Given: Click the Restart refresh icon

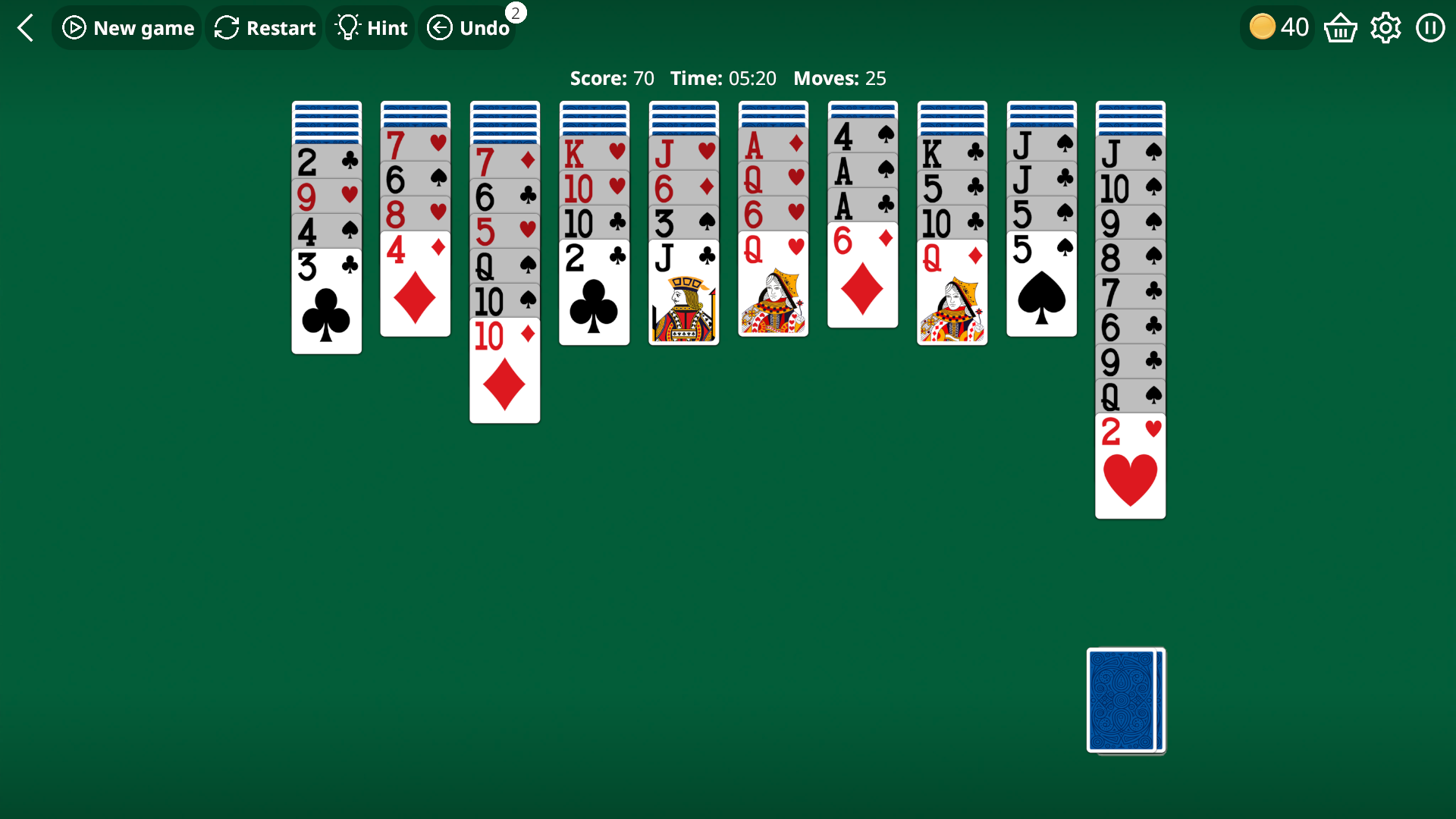Looking at the screenshot, I should click(x=225, y=27).
